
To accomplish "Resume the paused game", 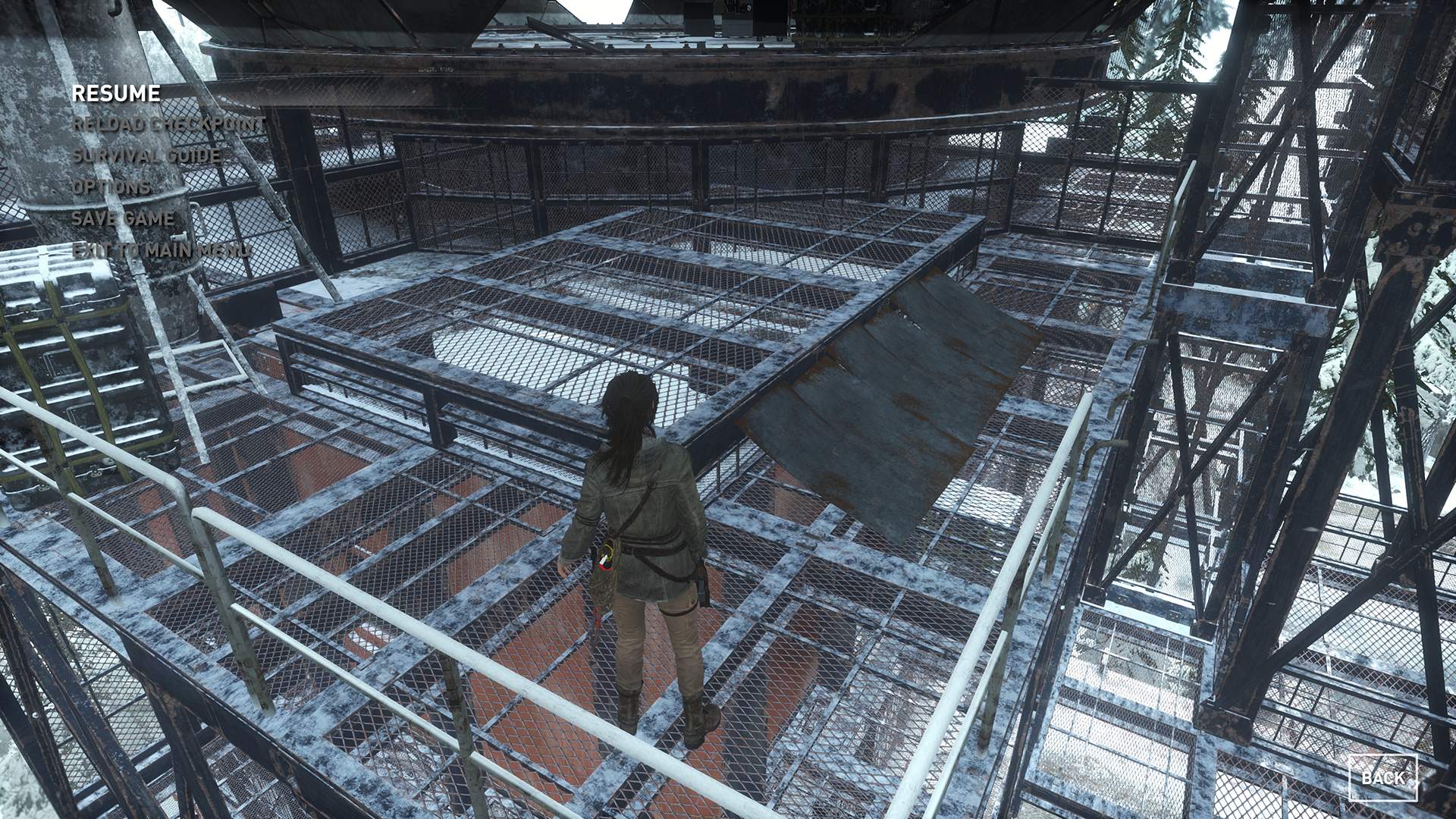I will click(116, 93).
